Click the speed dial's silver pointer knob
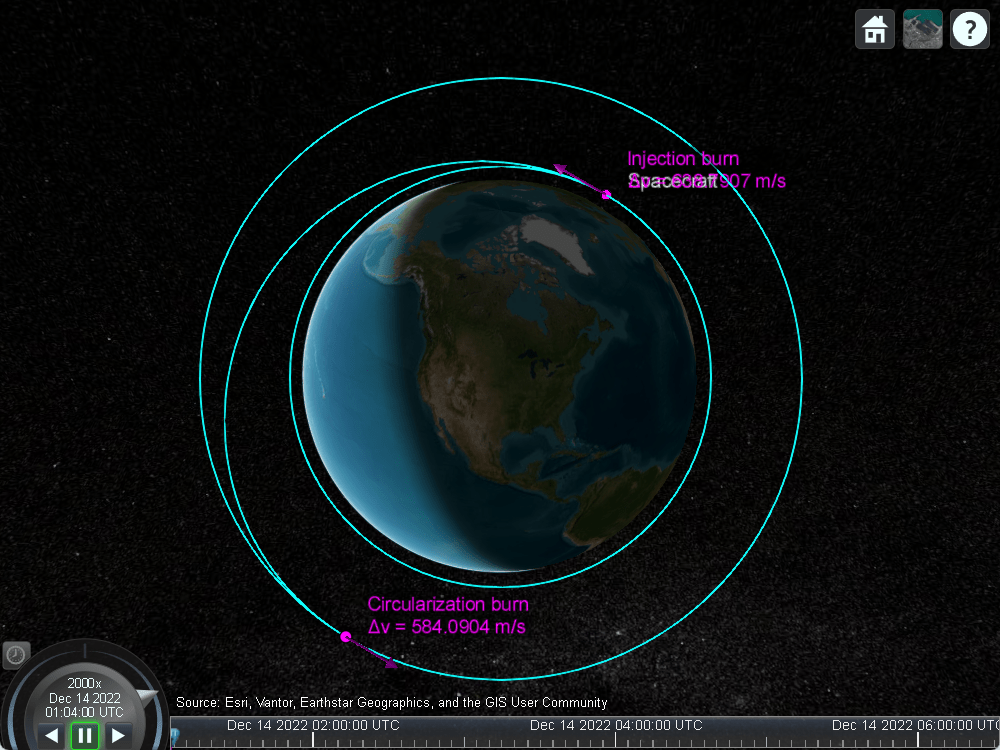1000x750 pixels. 147,696
